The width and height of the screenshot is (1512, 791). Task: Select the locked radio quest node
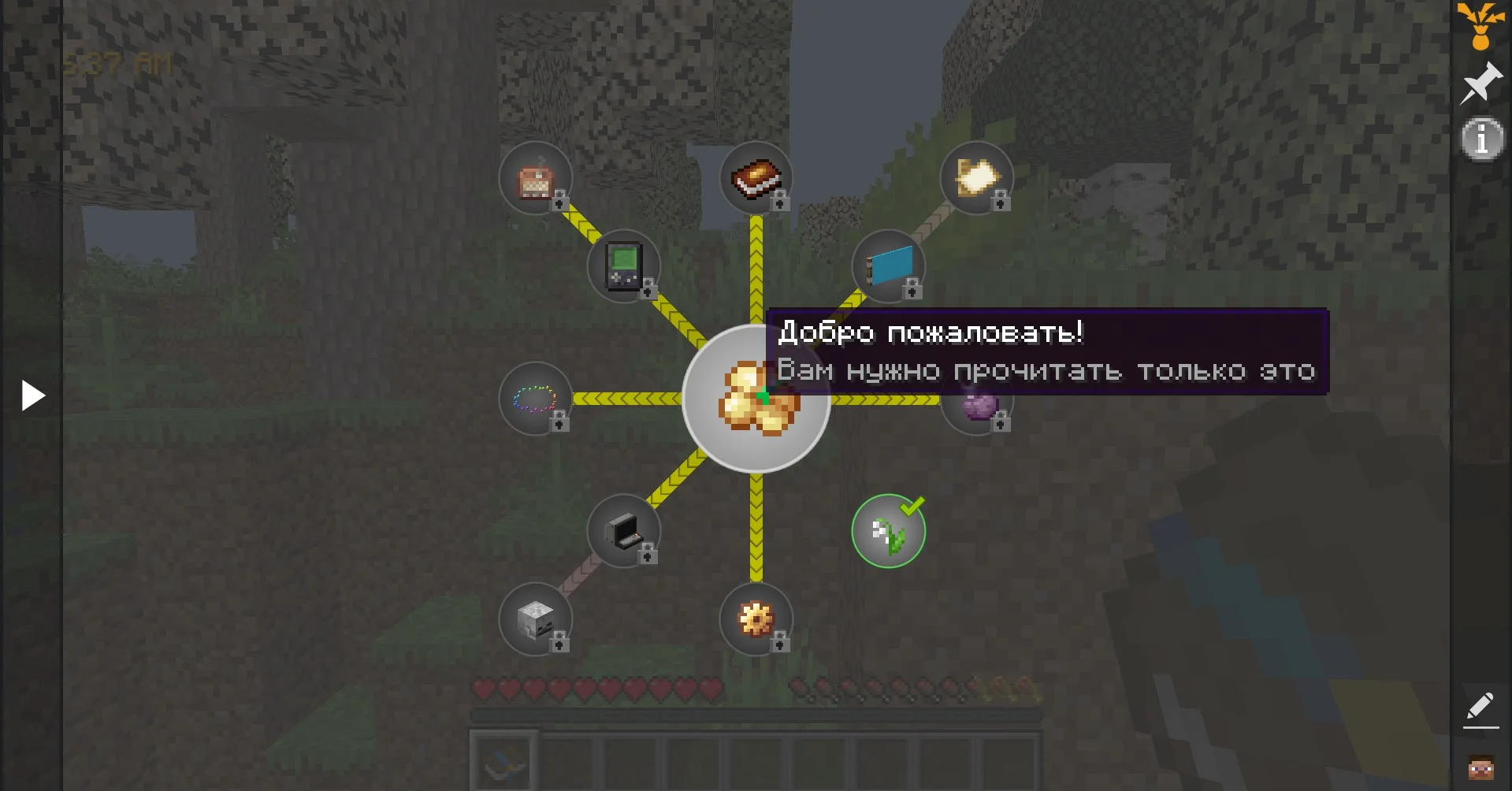[x=535, y=178]
